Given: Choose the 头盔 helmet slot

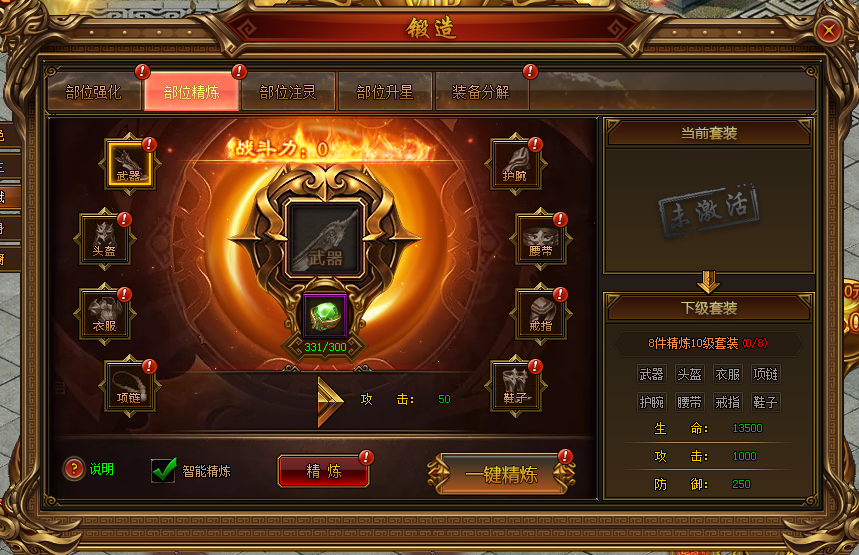Looking at the screenshot, I should tap(105, 238).
